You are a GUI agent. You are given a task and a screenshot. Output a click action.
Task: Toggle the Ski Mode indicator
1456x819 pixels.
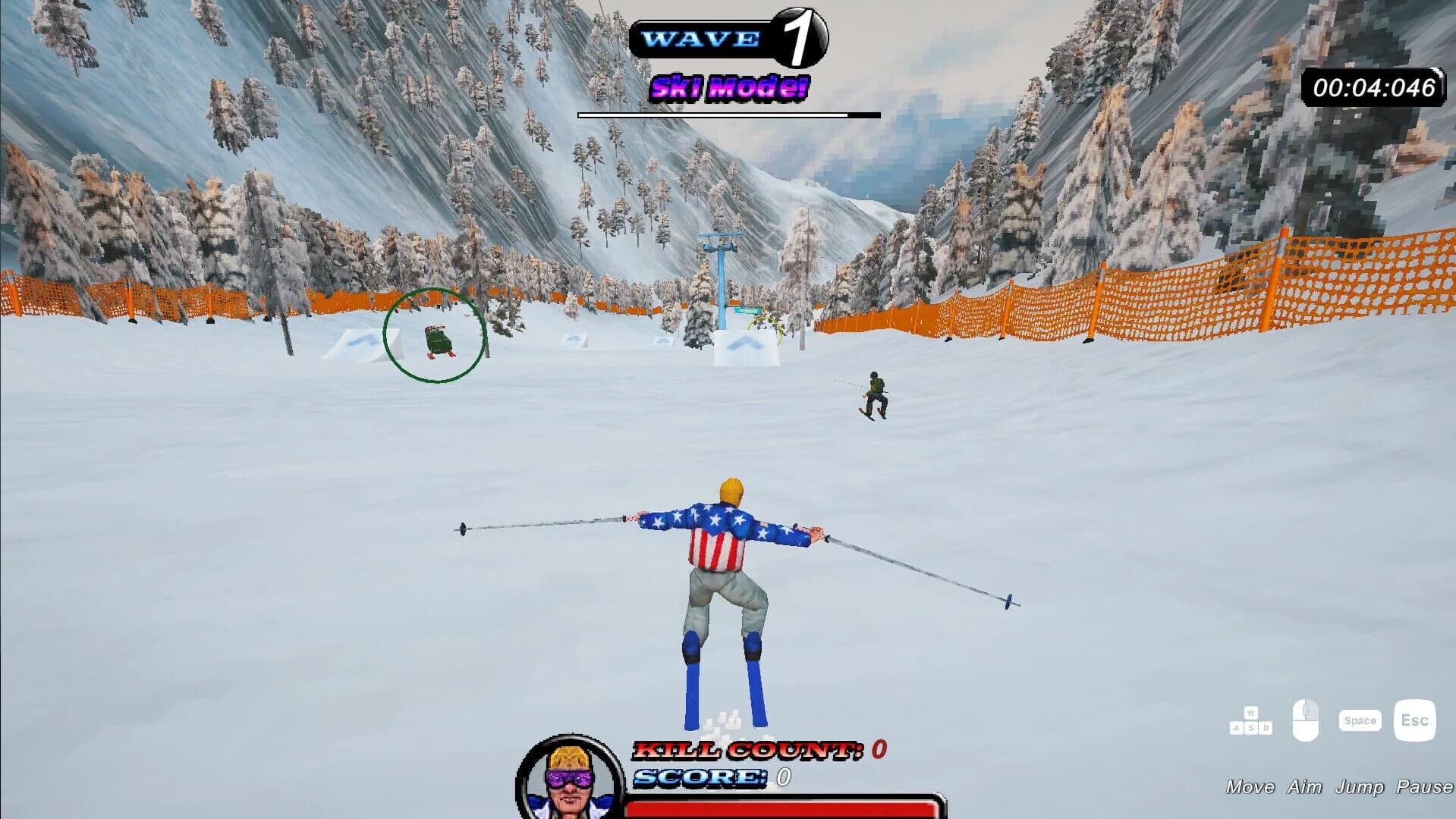(729, 85)
